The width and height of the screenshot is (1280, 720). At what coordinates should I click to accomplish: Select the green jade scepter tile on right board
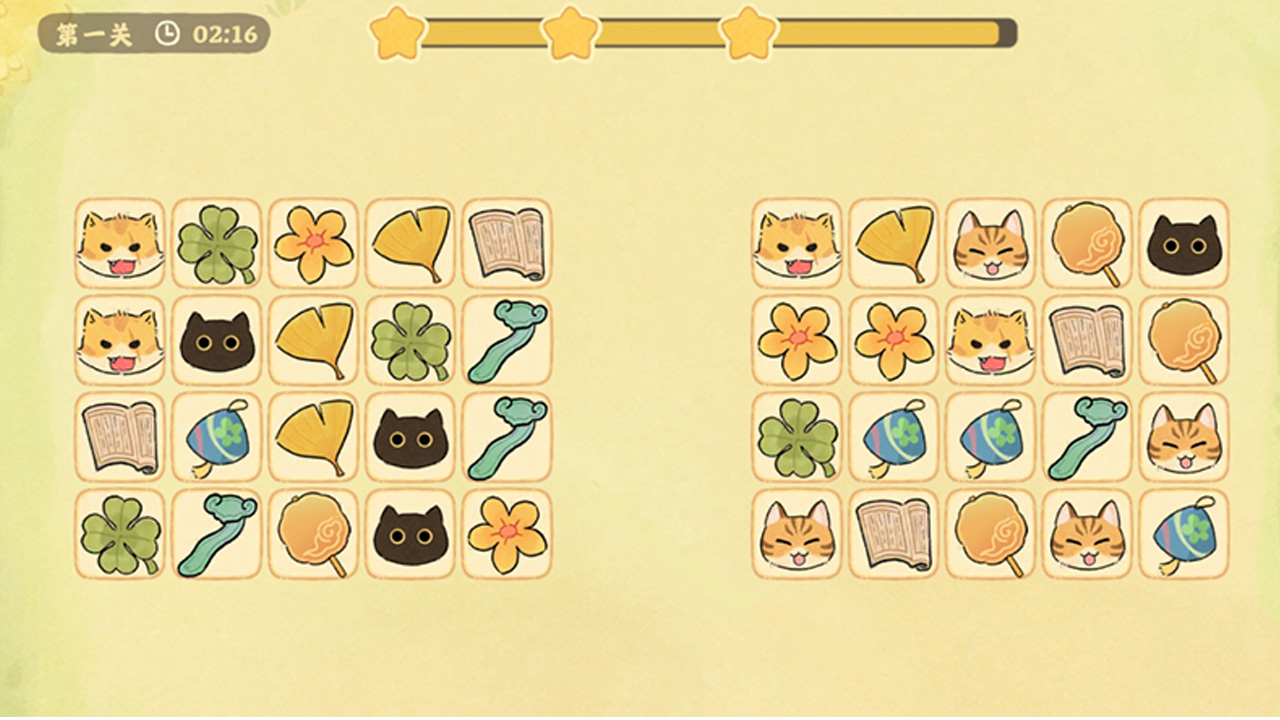click(x=1087, y=437)
